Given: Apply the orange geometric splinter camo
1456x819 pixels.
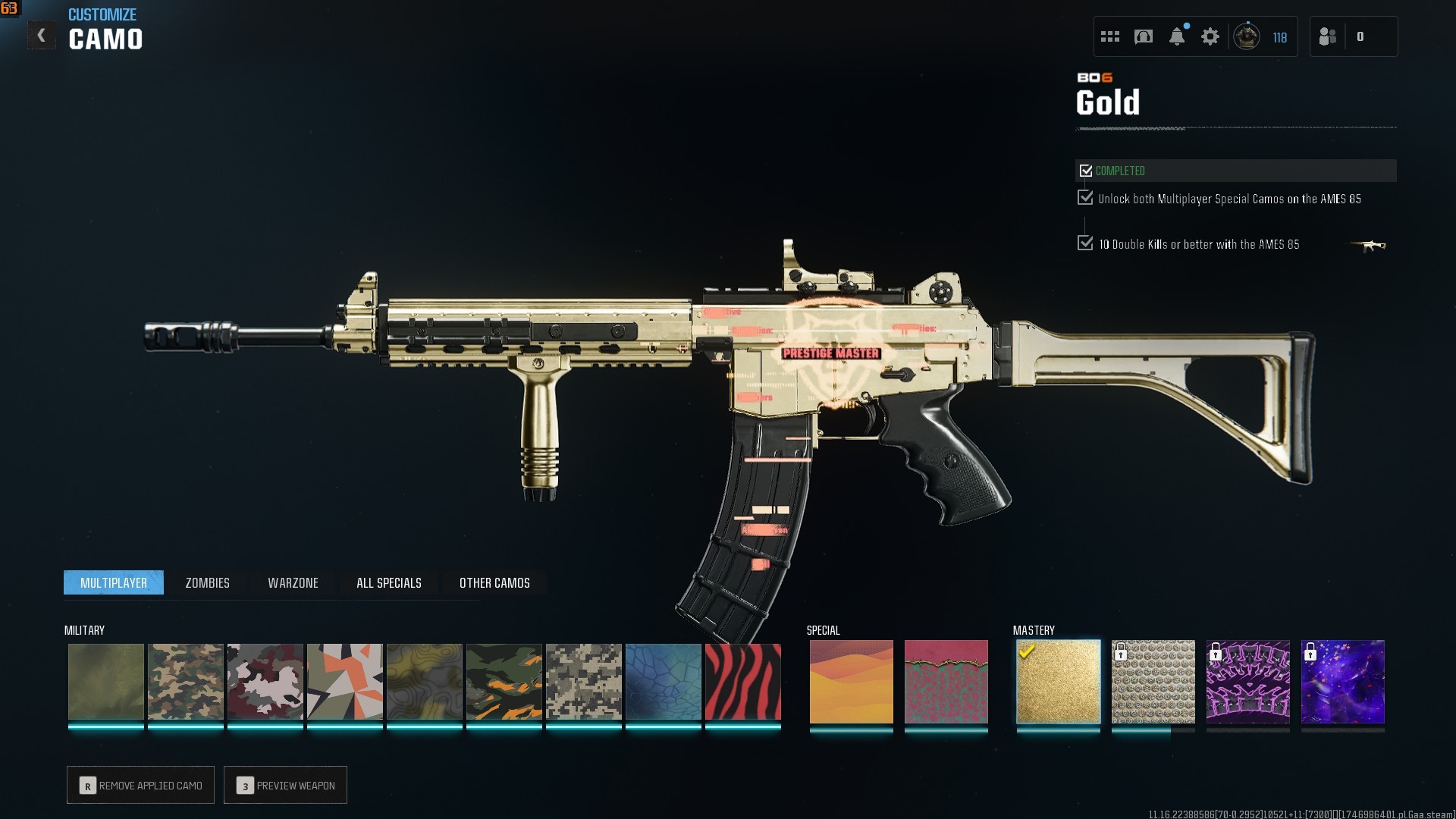Looking at the screenshot, I should coord(344,682).
